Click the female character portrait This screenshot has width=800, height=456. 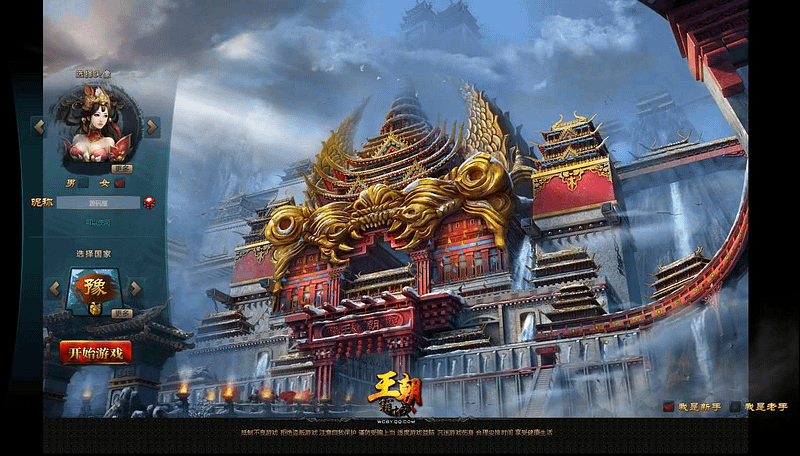pyautogui.click(x=95, y=125)
